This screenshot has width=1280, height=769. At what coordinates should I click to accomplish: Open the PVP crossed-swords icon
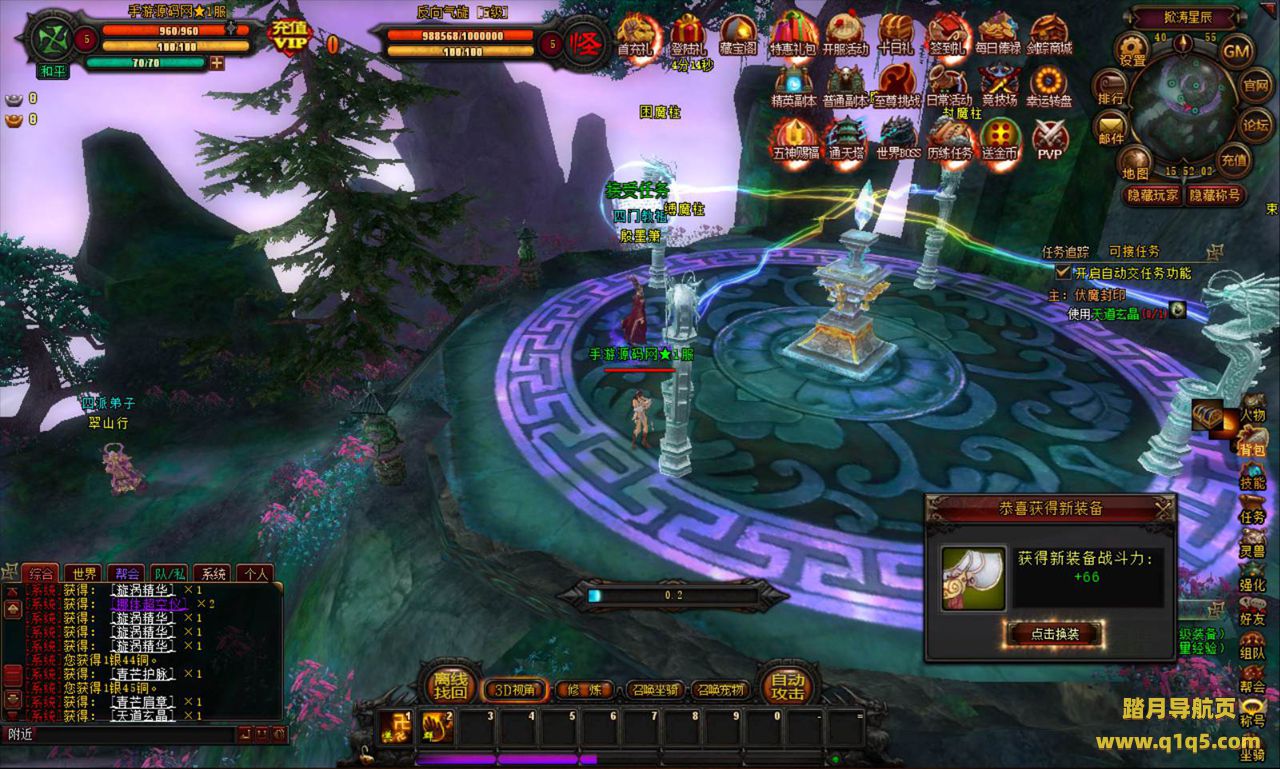point(1049,139)
